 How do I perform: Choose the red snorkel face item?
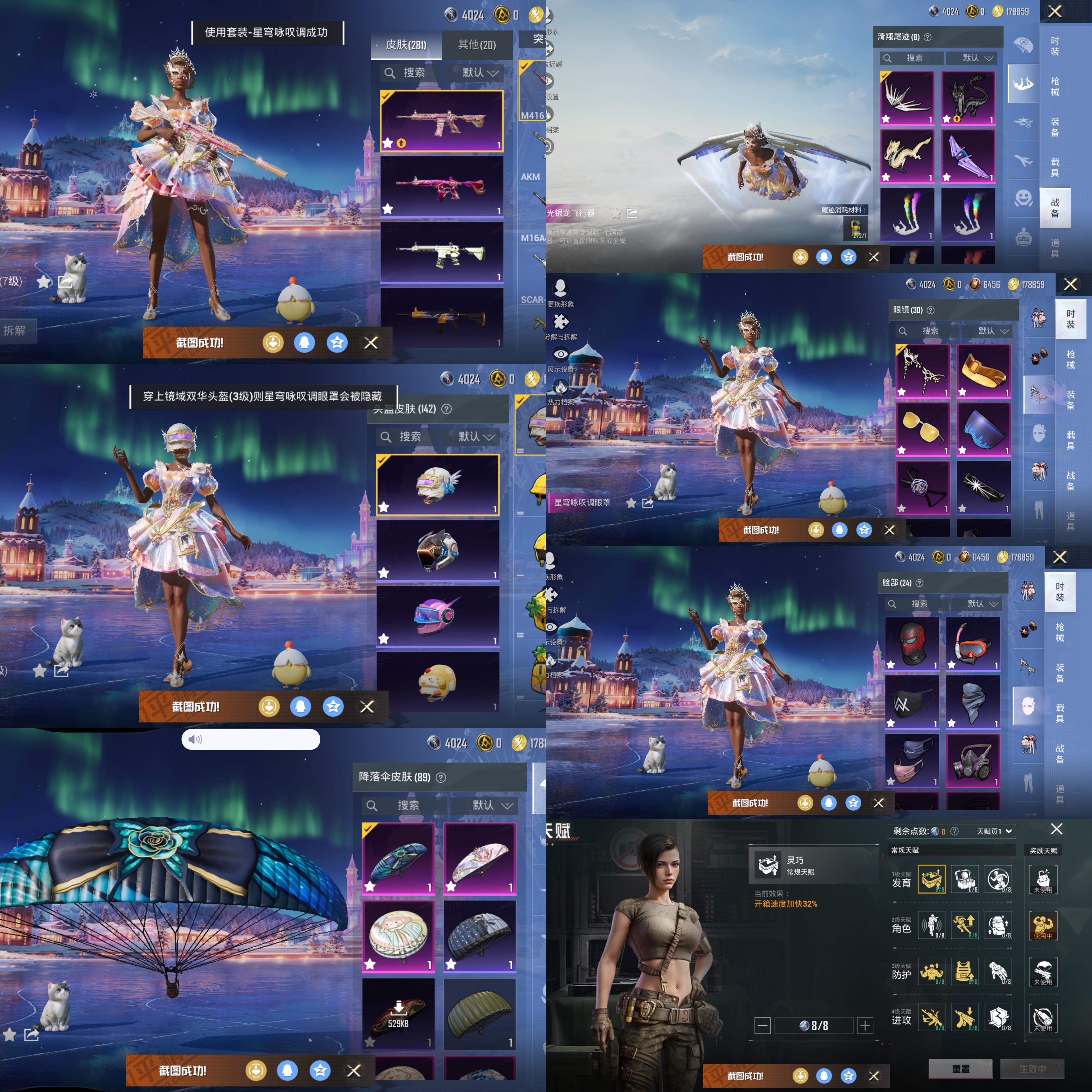pyautogui.click(x=972, y=643)
